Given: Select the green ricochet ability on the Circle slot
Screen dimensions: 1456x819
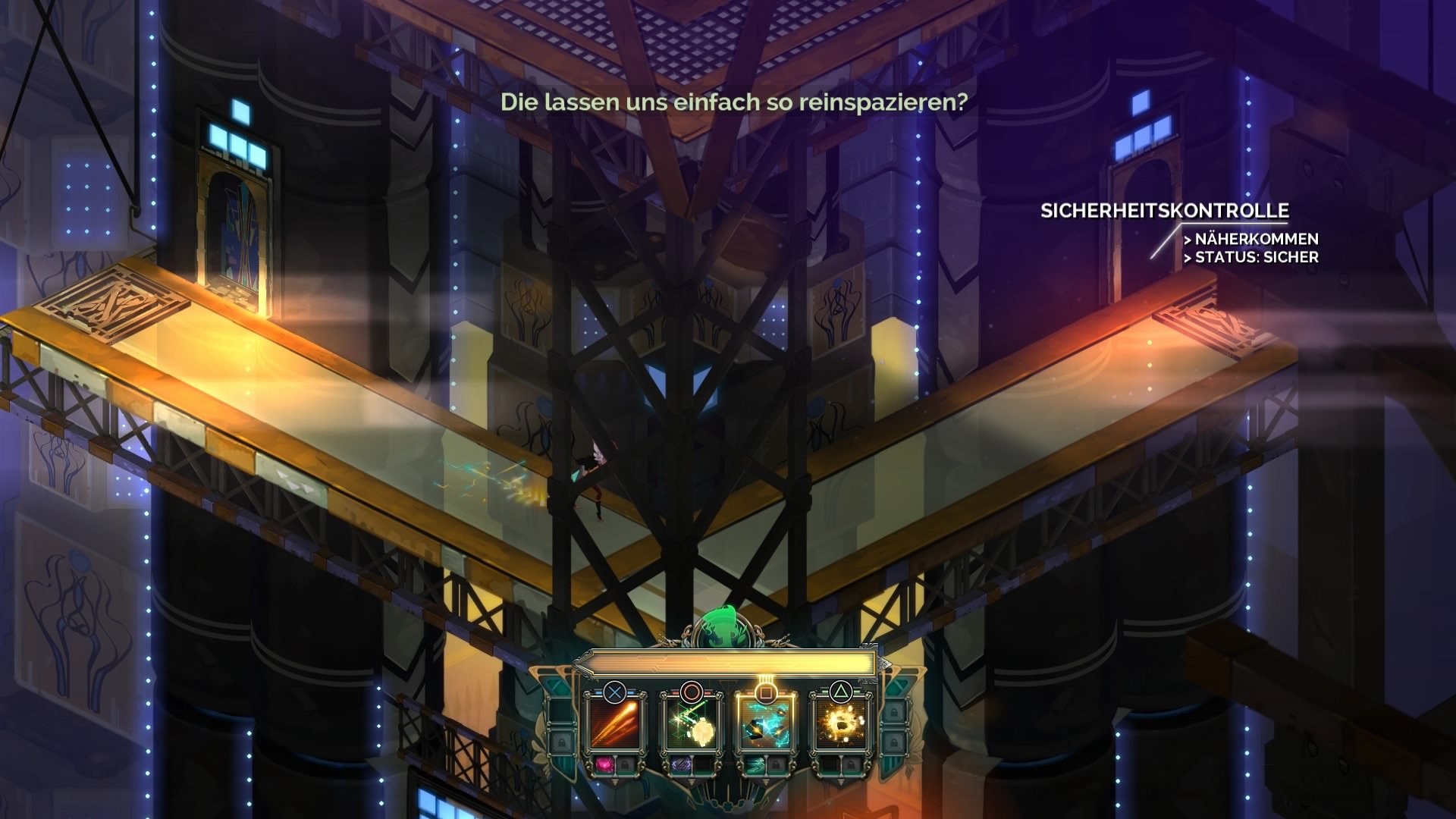Looking at the screenshot, I should 693,724.
